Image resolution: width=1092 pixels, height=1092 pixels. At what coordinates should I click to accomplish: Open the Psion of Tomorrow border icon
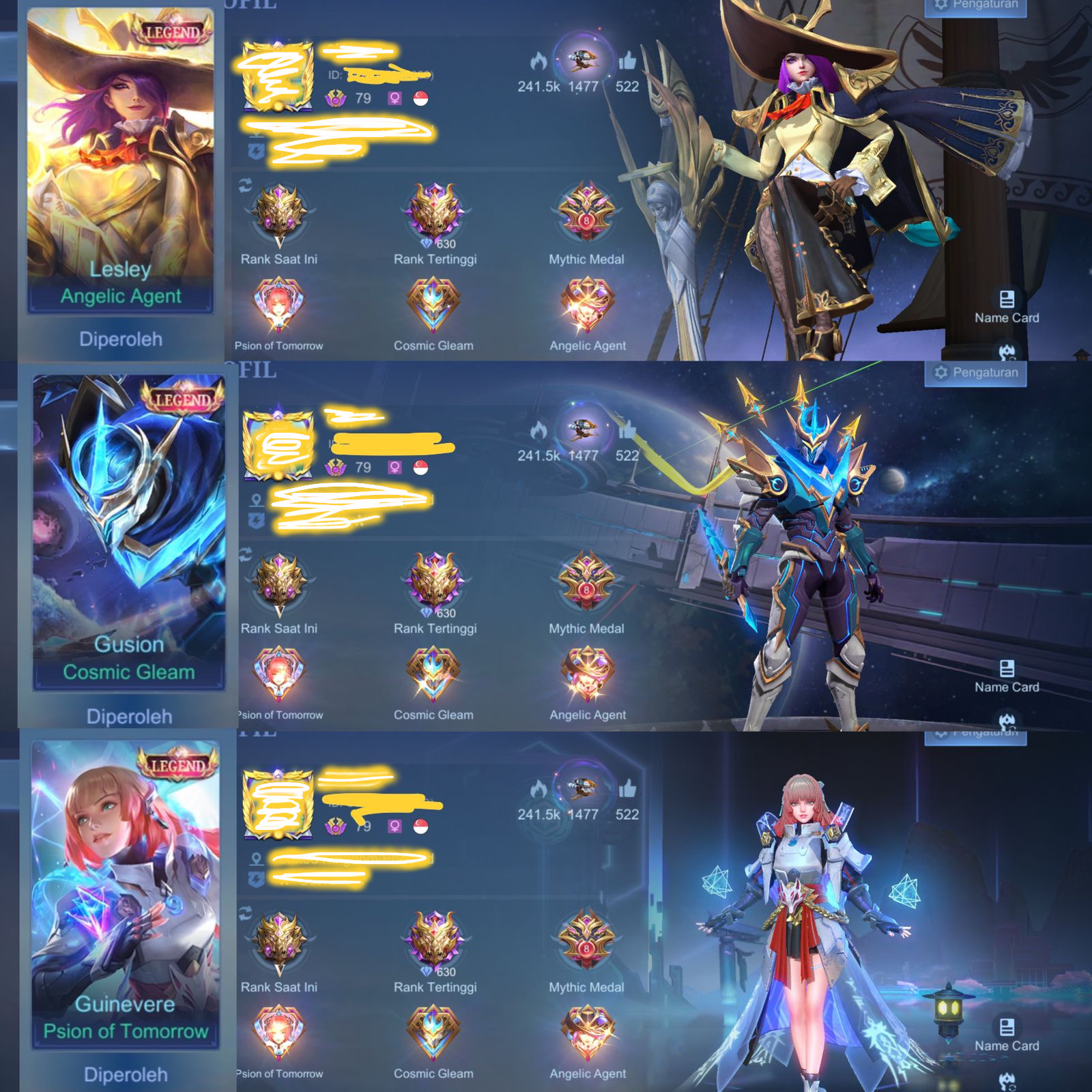(x=281, y=305)
